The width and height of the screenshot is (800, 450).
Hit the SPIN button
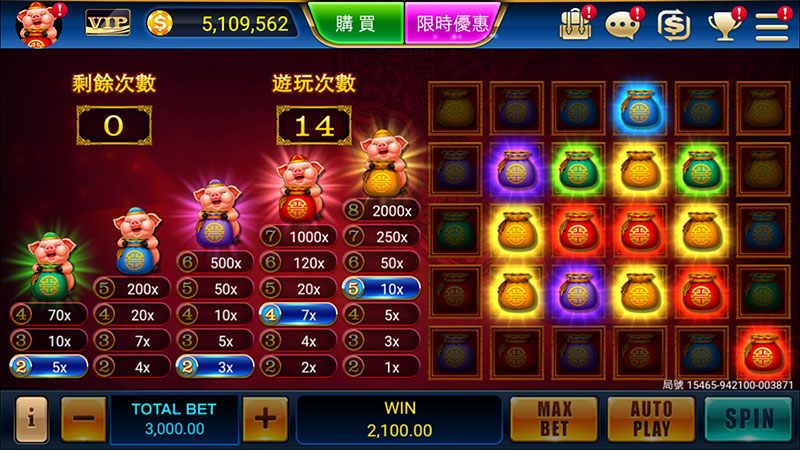pos(749,418)
